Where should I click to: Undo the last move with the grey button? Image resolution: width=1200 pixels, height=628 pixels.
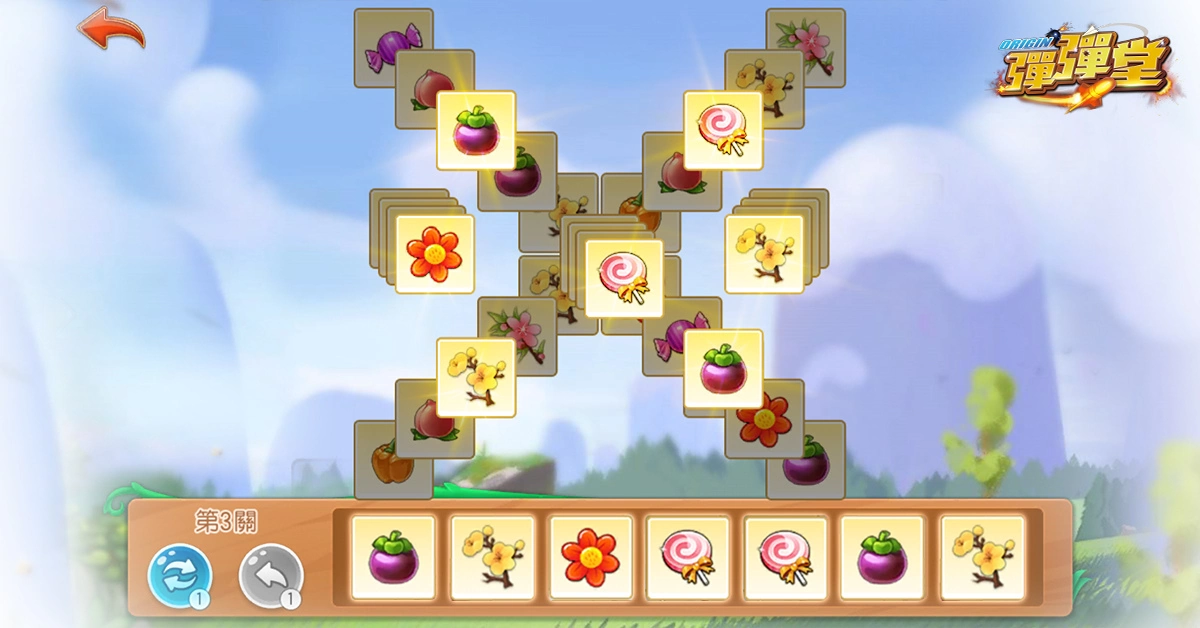(271, 575)
